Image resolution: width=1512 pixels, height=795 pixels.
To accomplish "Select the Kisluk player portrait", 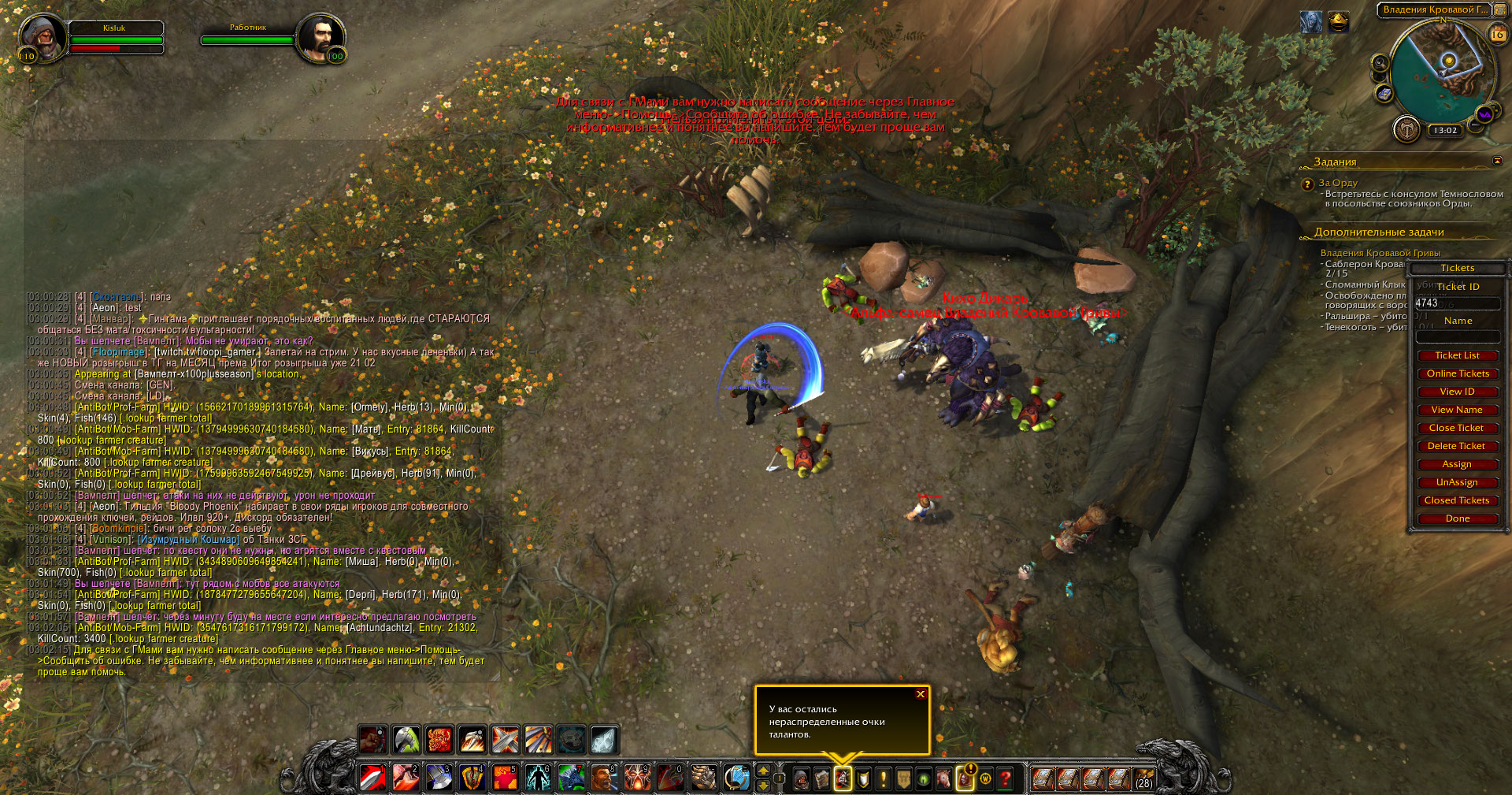I will click(x=43, y=36).
